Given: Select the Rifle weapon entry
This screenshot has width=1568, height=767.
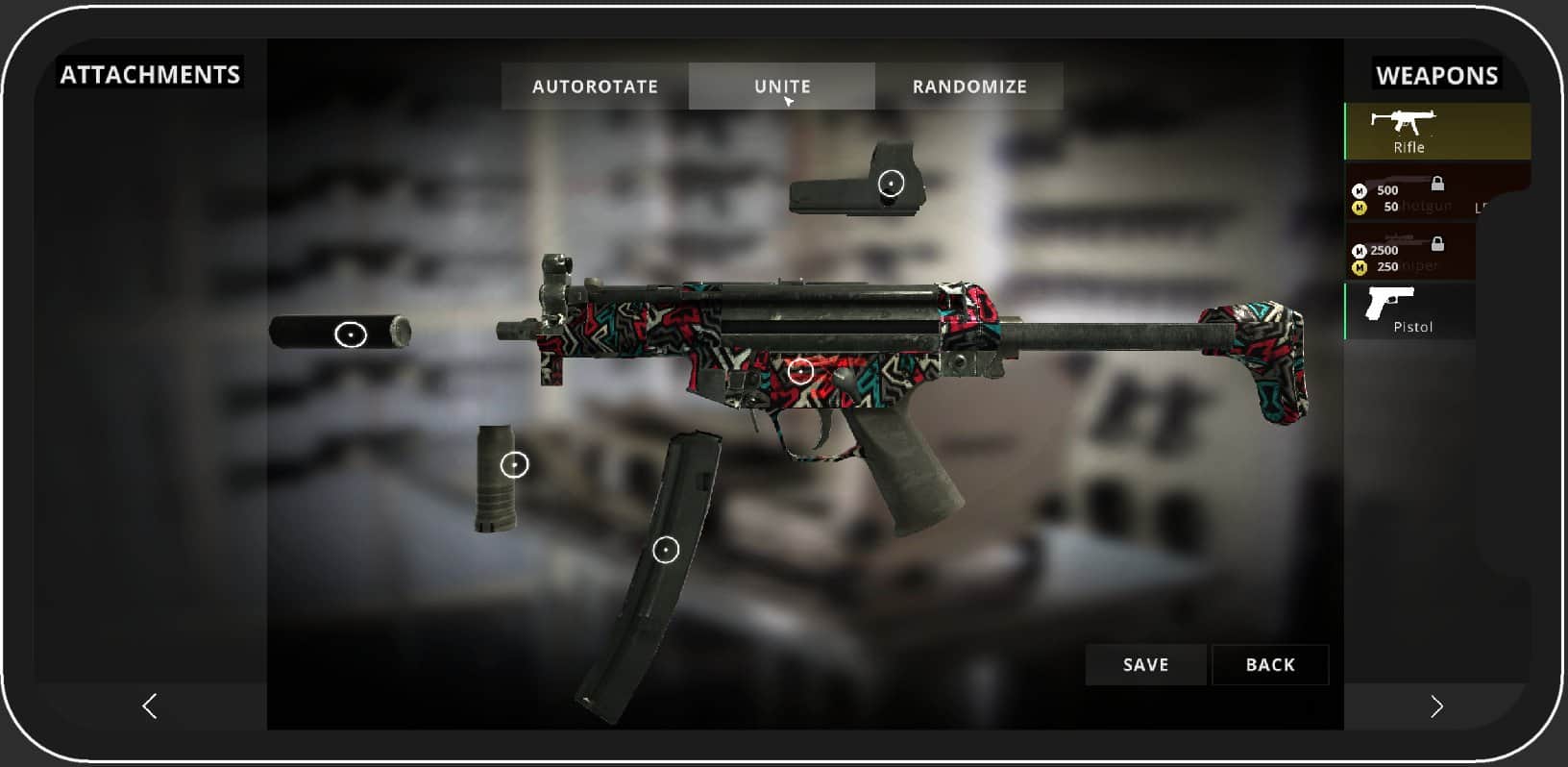Looking at the screenshot, I should pyautogui.click(x=1409, y=132).
